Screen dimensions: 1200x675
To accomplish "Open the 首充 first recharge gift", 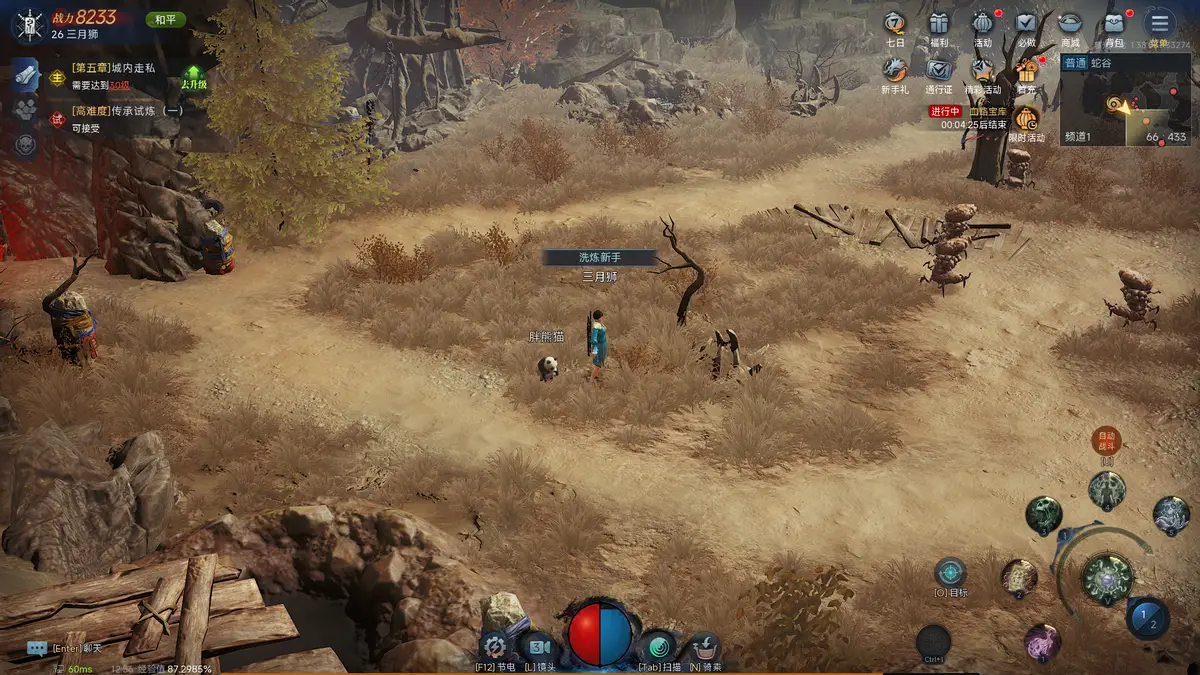I will coord(1026,70).
